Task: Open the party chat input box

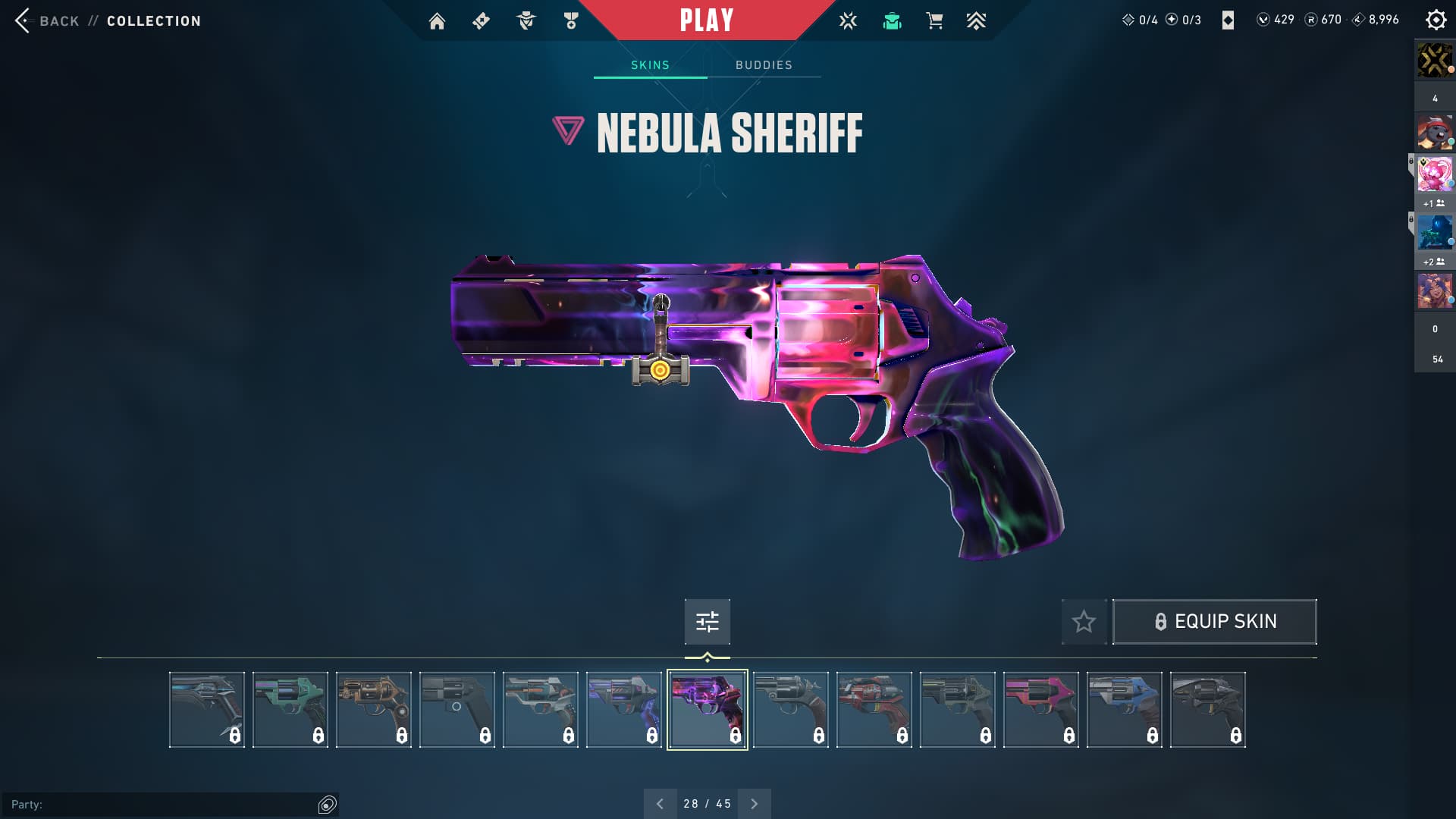Action: click(x=159, y=804)
